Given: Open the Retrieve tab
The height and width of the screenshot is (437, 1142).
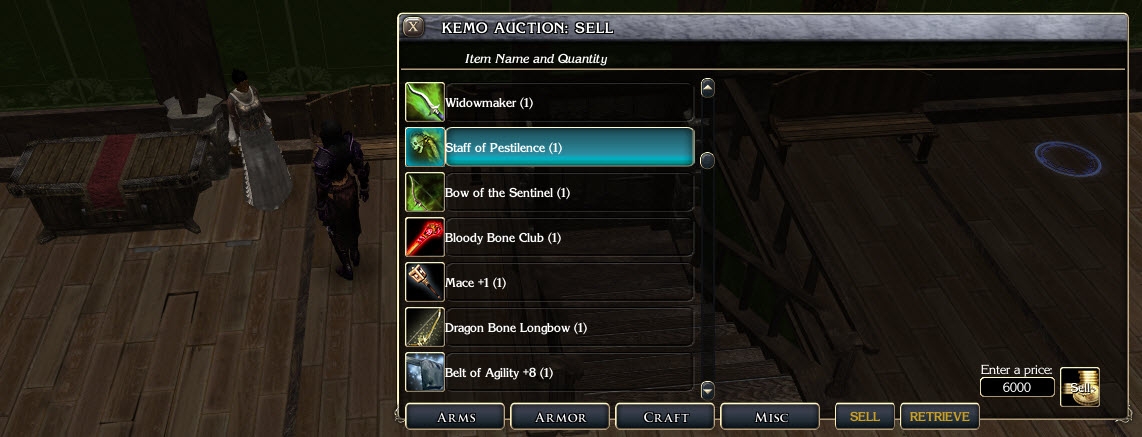Looking at the screenshot, I should (939, 416).
